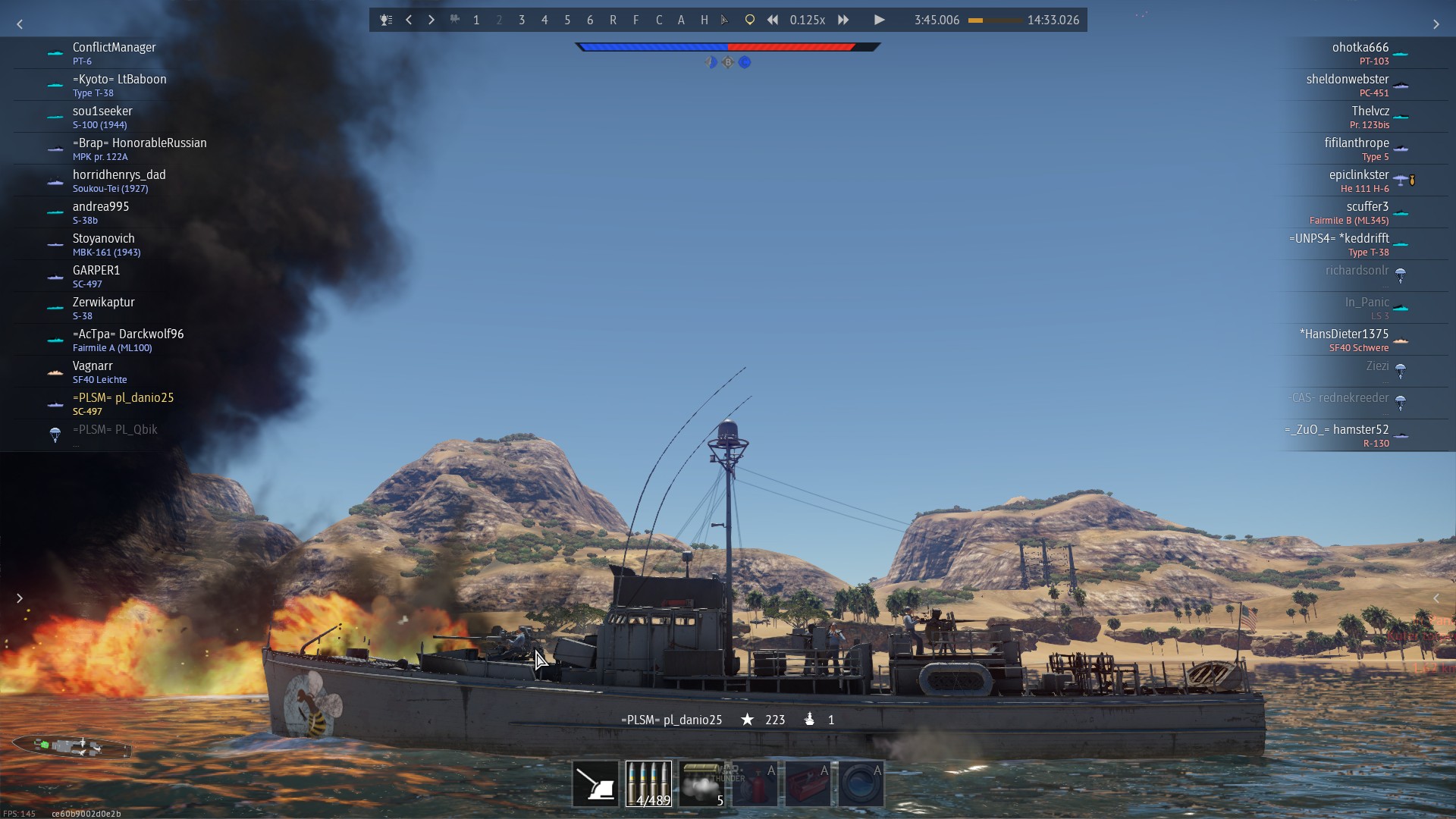1456x819 pixels.
Task: Open the scoreboard trophy icon
Action: [x=386, y=20]
